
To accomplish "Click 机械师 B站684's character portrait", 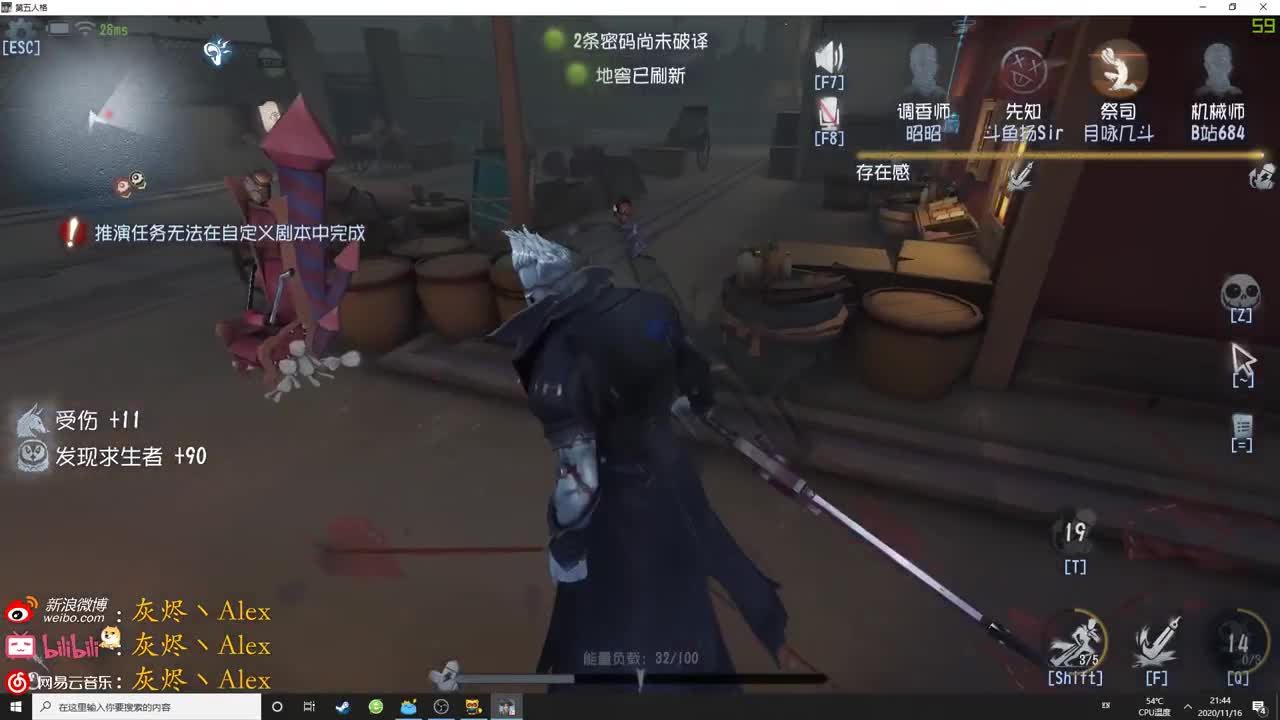I will 1217,70.
